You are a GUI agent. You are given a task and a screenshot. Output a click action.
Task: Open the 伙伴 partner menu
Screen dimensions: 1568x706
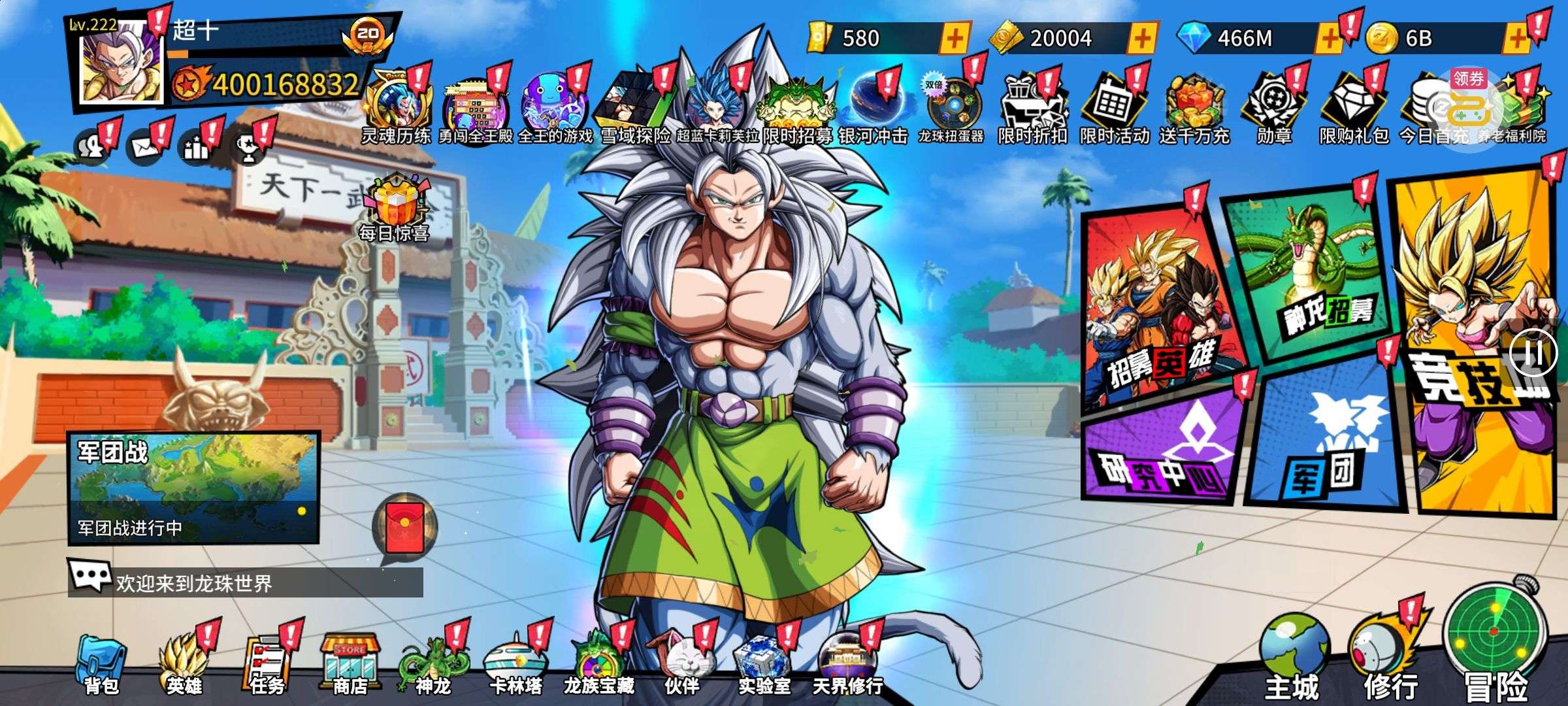[681, 664]
